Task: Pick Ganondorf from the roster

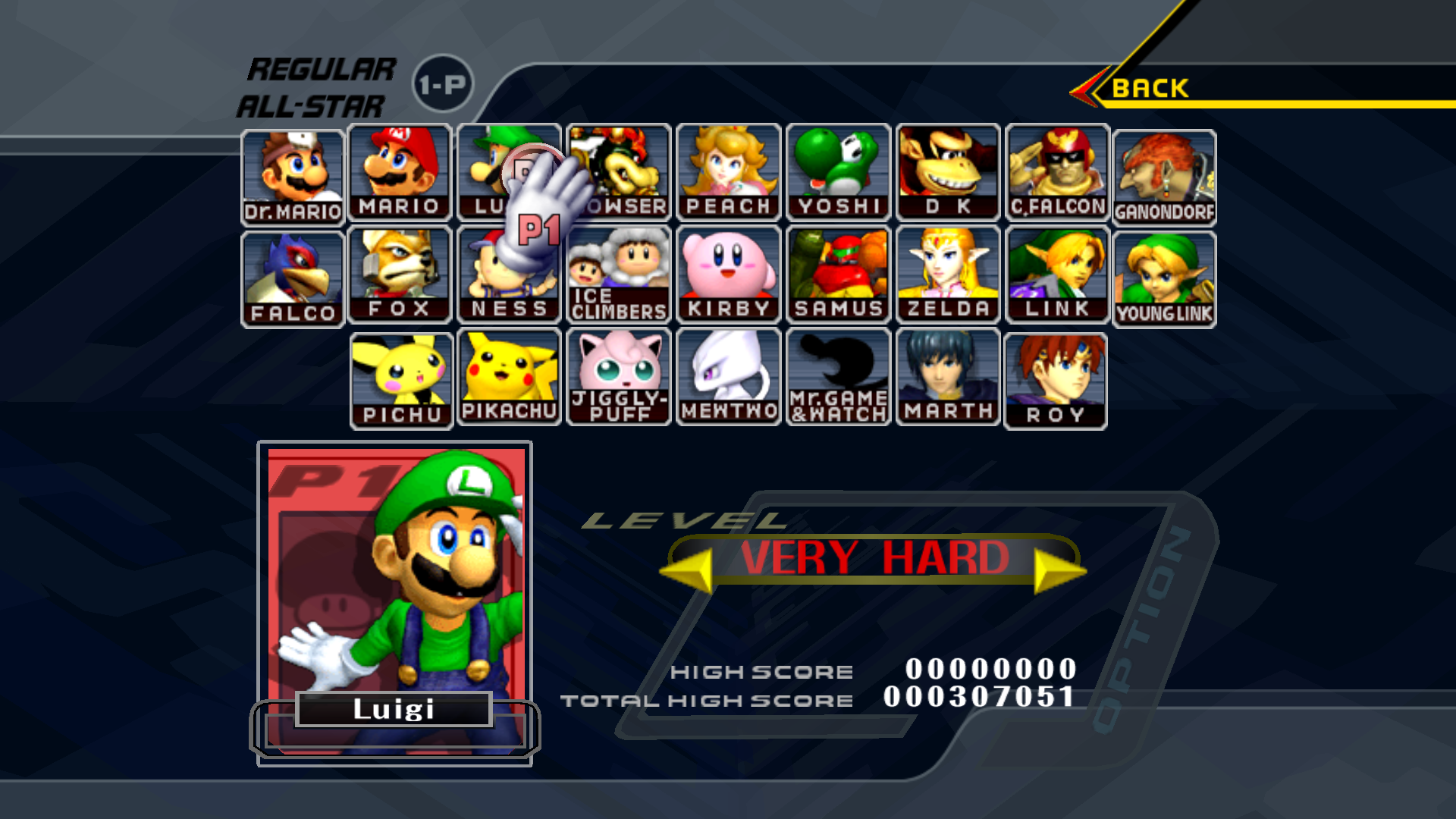Action: (1164, 177)
